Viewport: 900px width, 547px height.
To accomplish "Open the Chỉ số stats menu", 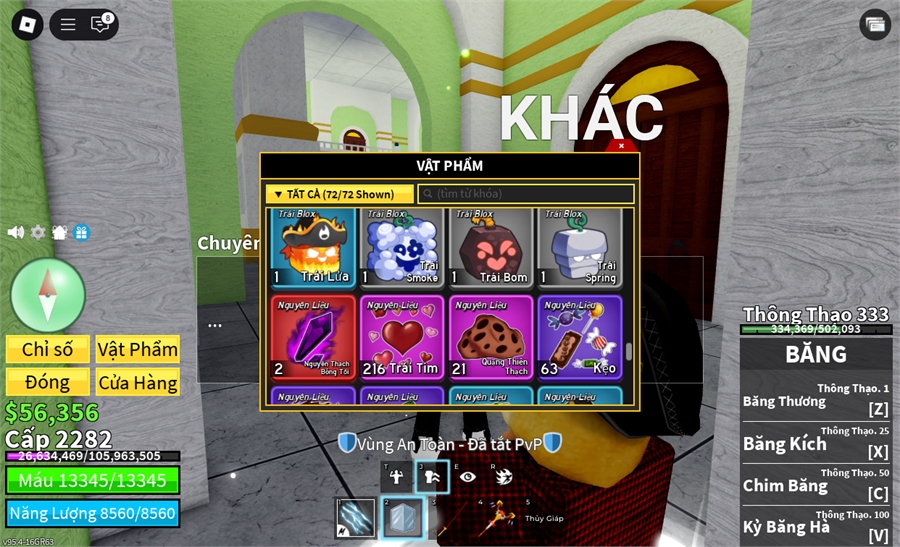I will click(47, 349).
